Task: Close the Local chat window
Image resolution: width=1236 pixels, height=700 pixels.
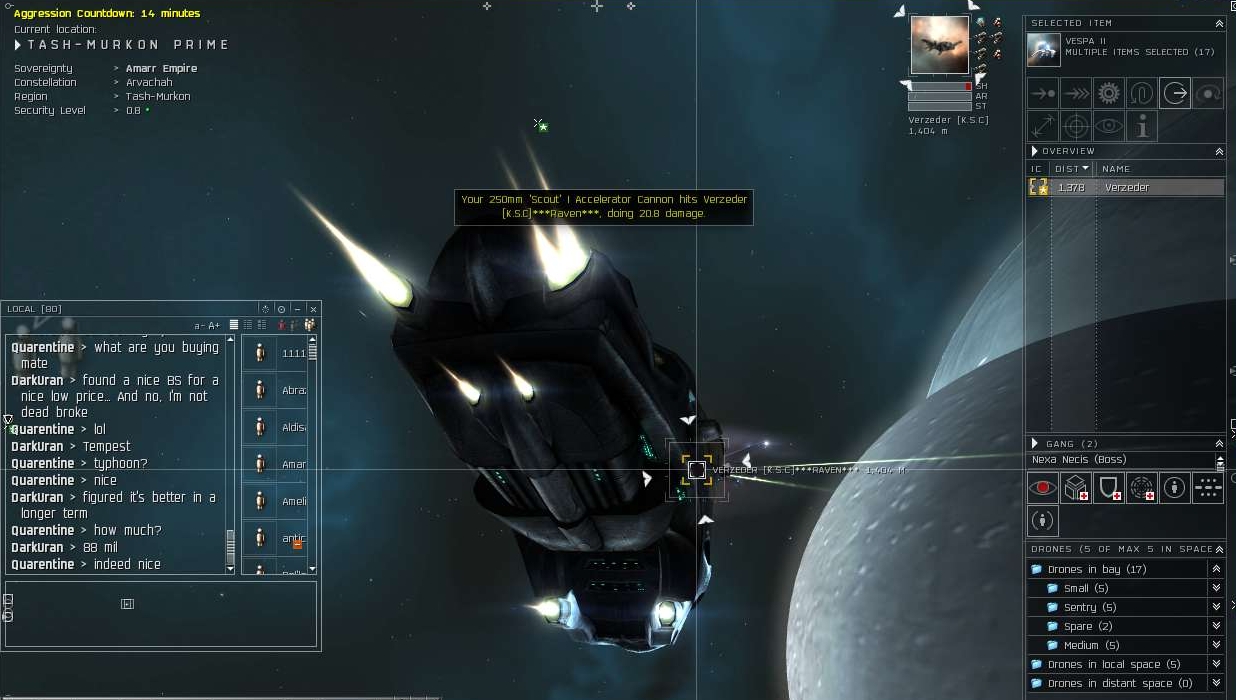Action: (313, 309)
